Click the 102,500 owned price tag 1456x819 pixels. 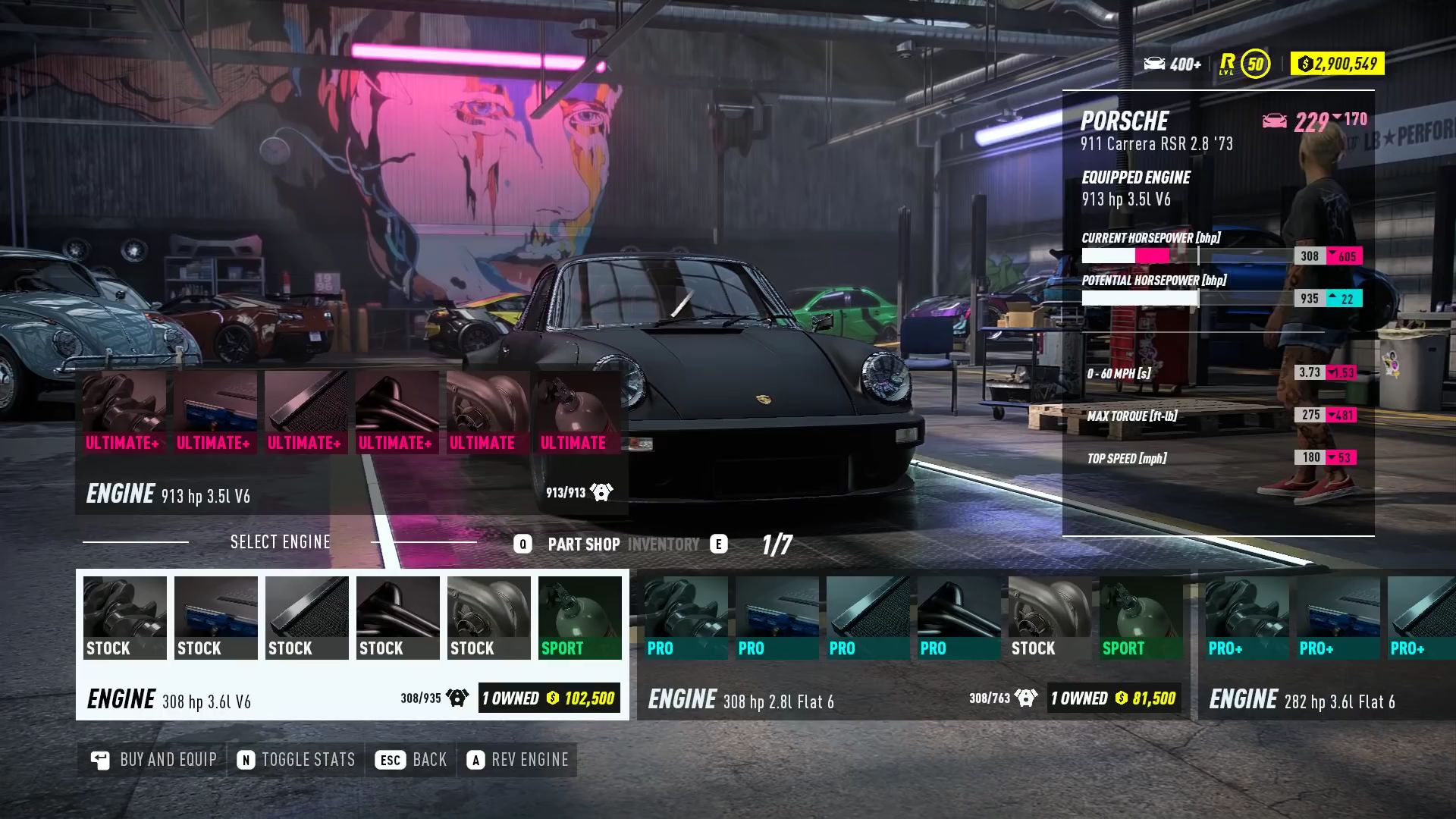pyautogui.click(x=549, y=698)
